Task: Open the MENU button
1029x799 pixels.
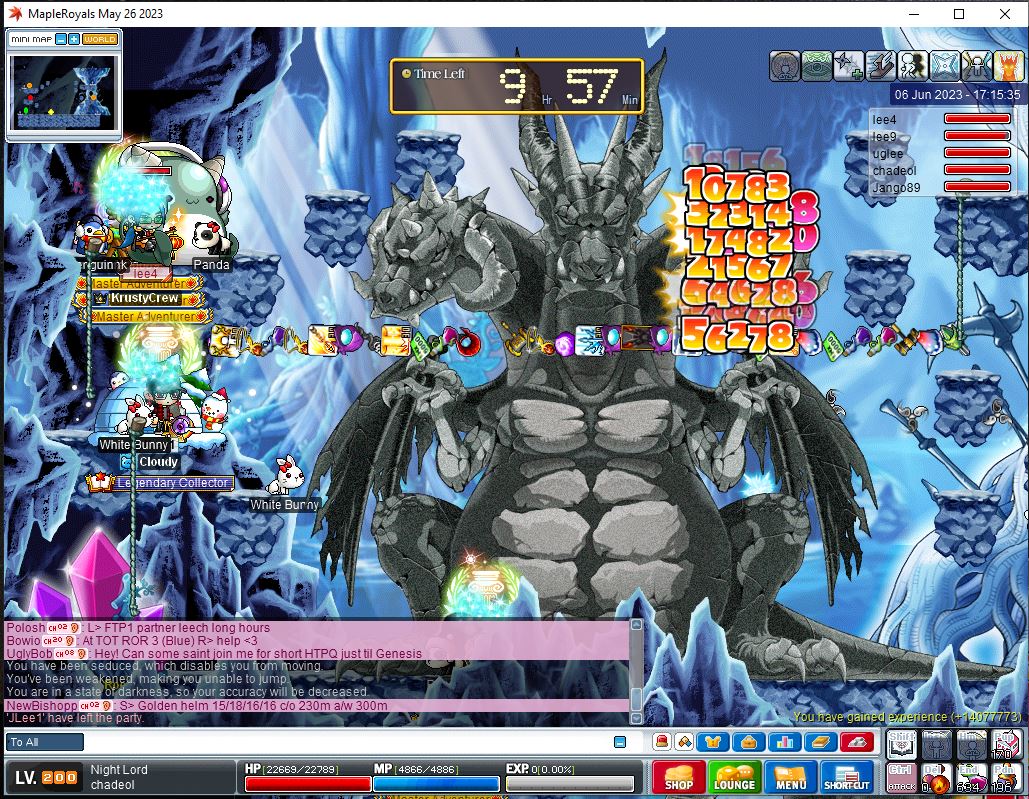Action: pos(790,777)
